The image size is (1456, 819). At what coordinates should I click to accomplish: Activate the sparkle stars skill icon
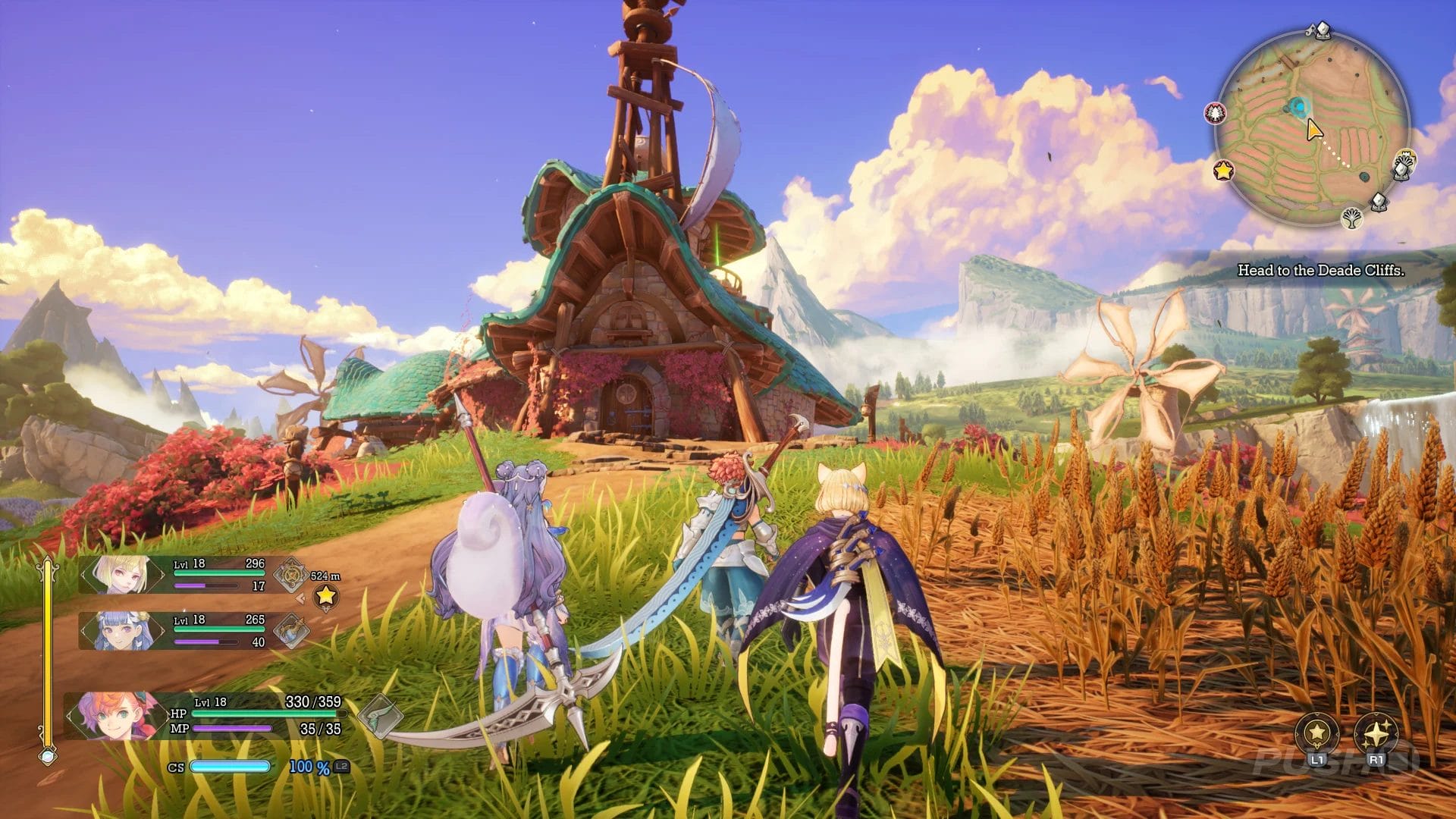coord(1376,733)
